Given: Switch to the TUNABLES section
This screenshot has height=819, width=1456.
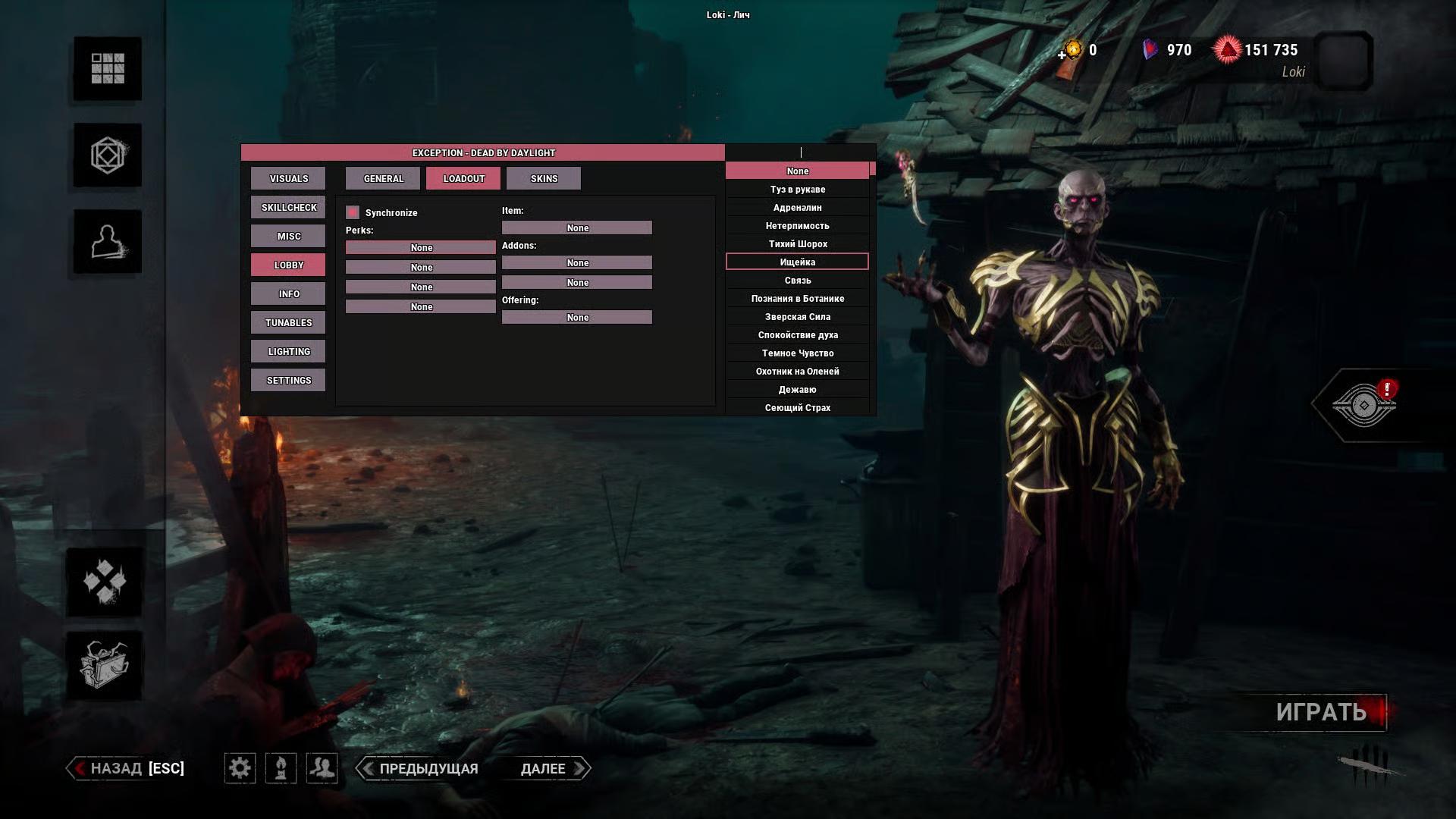Looking at the screenshot, I should tap(288, 323).
